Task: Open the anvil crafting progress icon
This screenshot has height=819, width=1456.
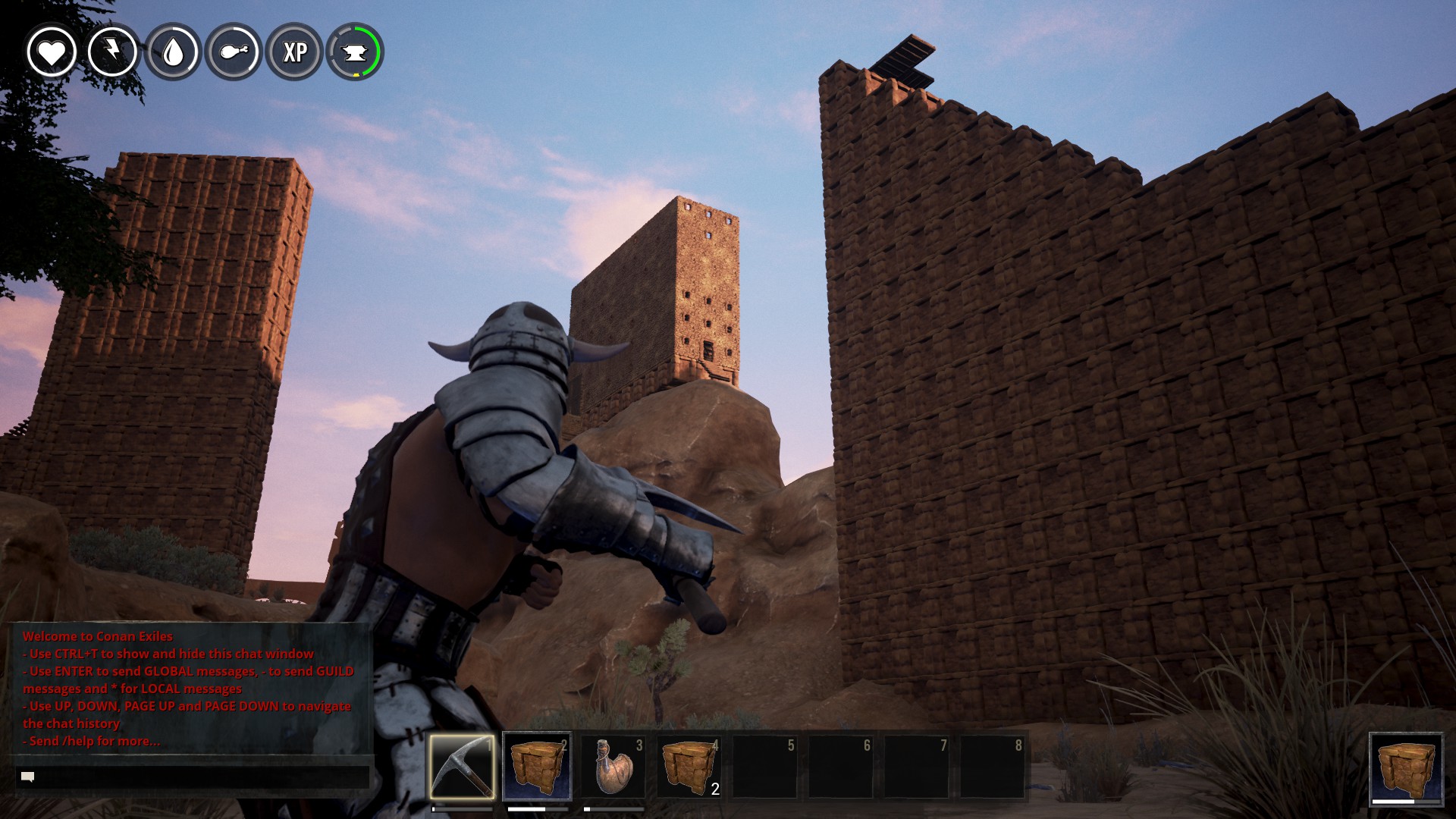Action: click(x=355, y=52)
